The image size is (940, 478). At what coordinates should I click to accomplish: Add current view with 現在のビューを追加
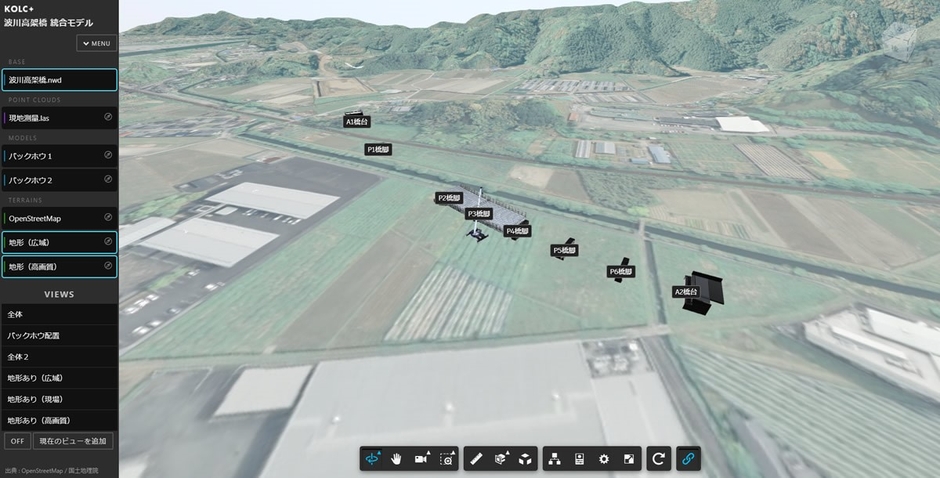[73, 441]
